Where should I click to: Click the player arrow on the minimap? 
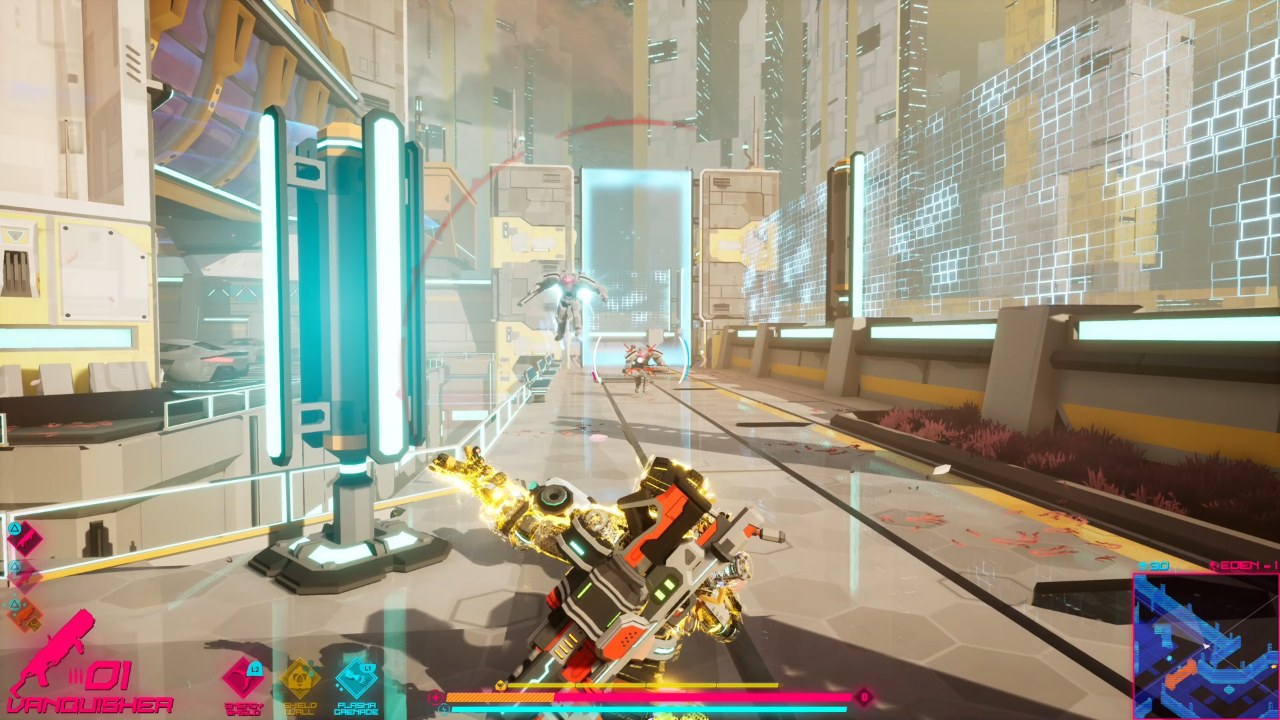[1205, 645]
